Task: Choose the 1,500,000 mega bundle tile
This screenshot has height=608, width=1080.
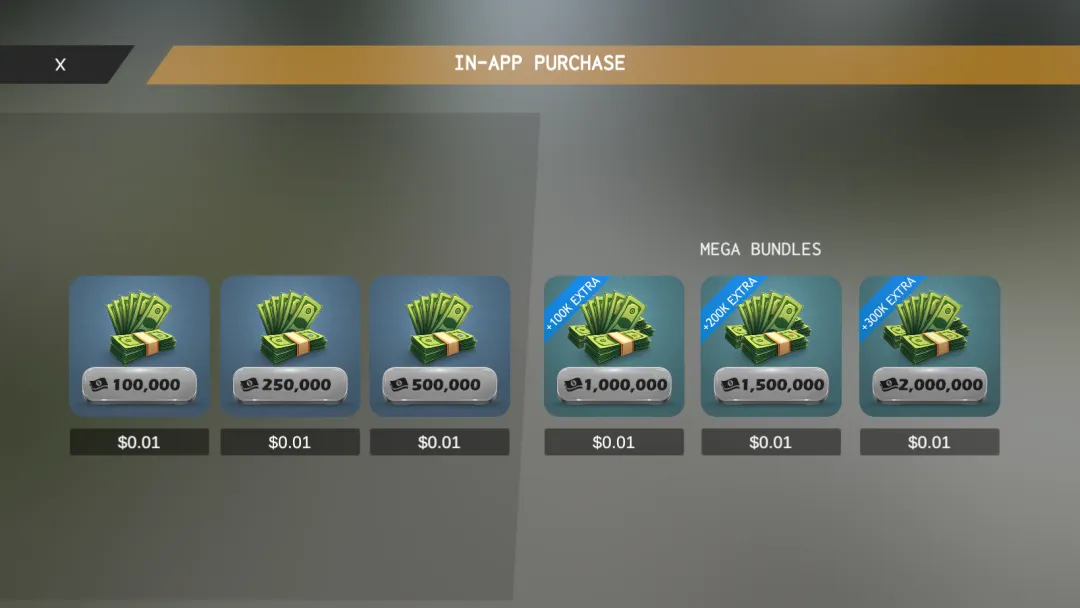Action: pos(771,346)
